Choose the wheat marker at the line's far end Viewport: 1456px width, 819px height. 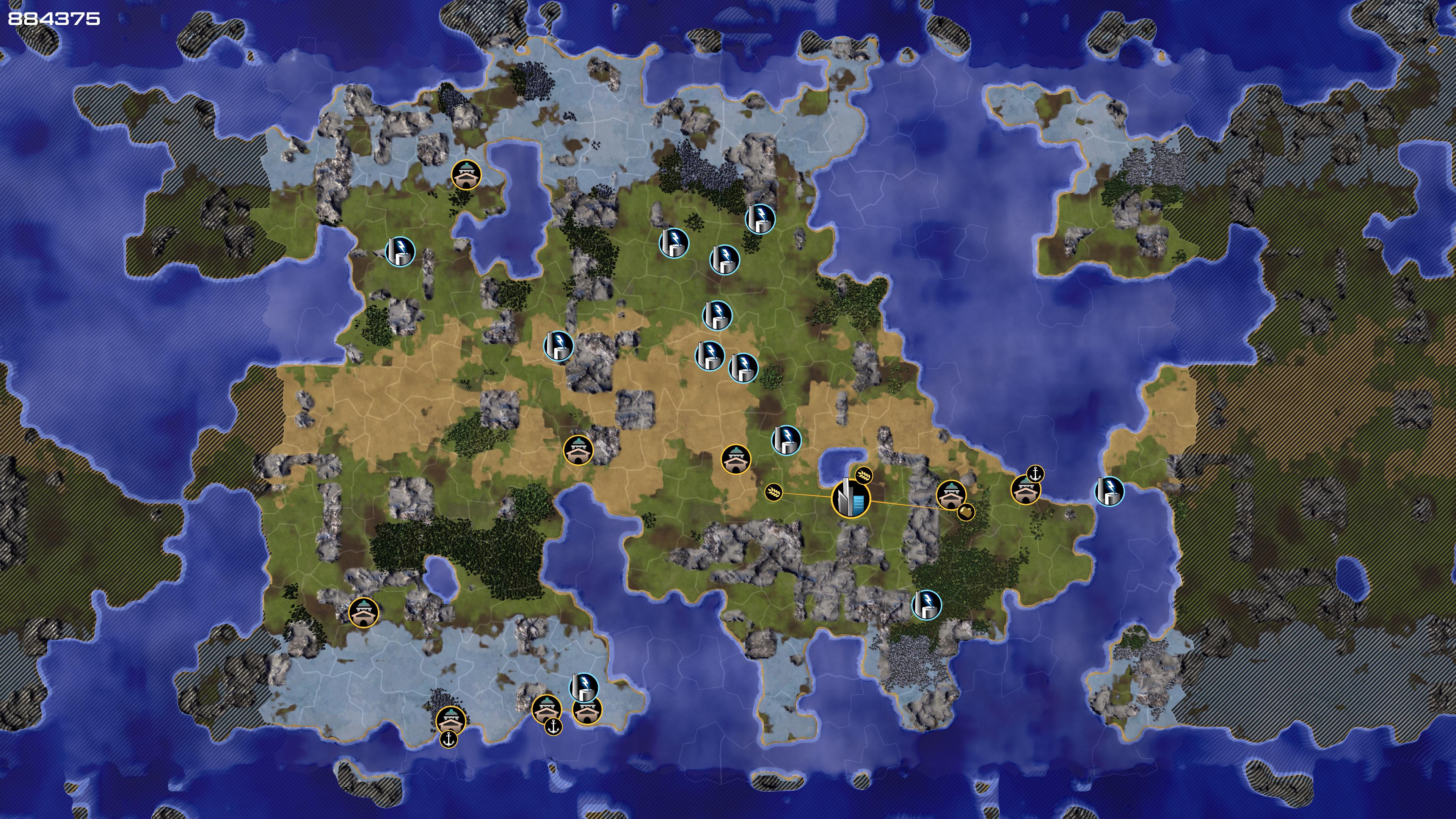(x=774, y=492)
